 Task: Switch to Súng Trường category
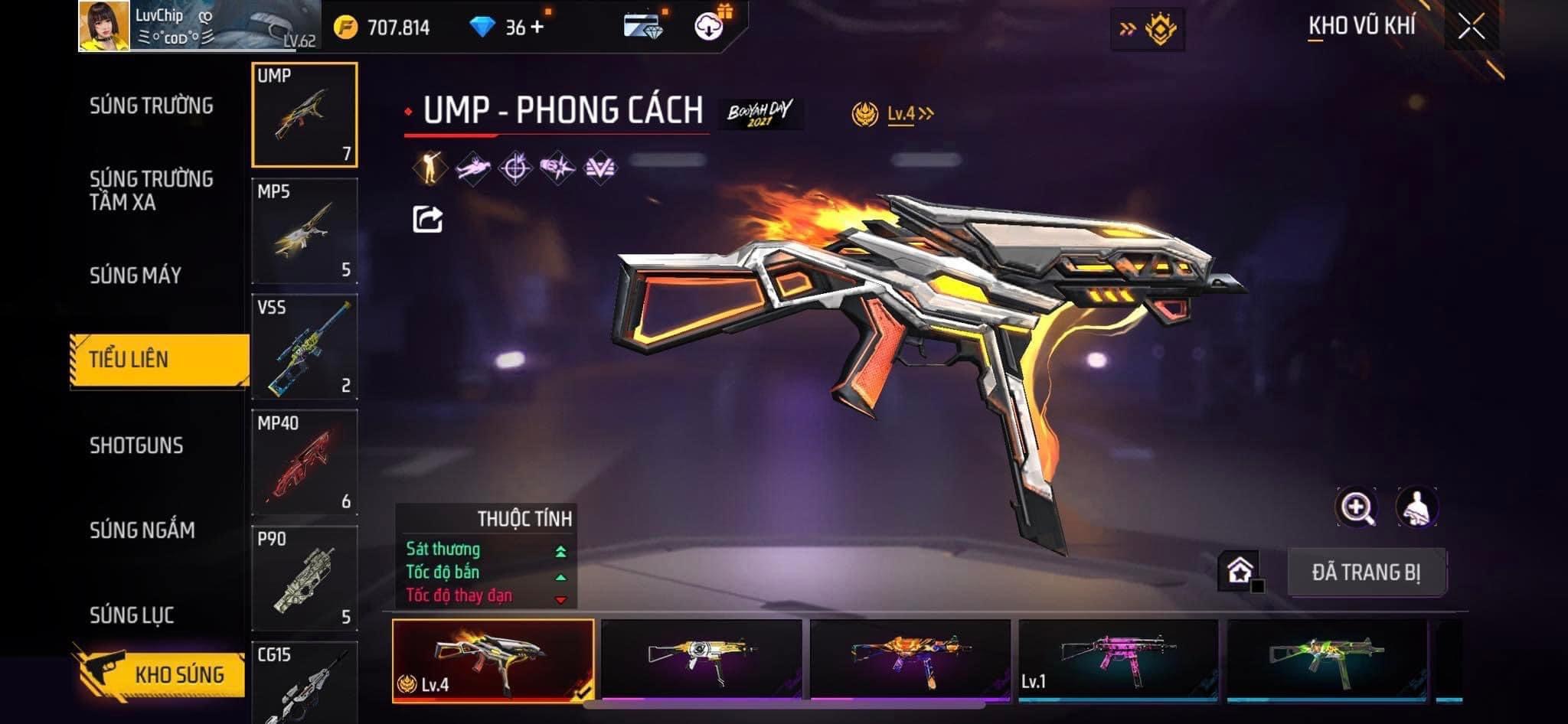click(x=151, y=106)
